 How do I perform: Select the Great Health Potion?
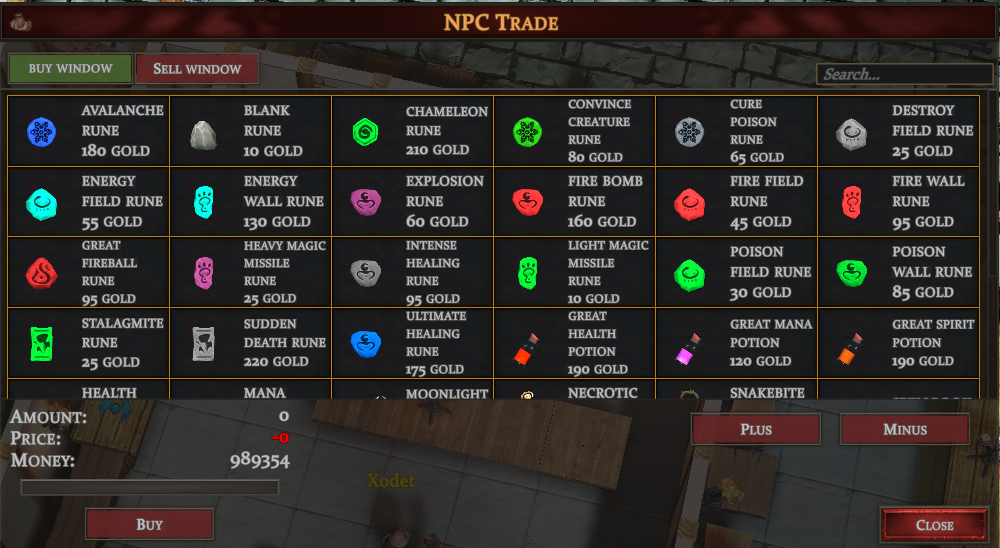574,342
